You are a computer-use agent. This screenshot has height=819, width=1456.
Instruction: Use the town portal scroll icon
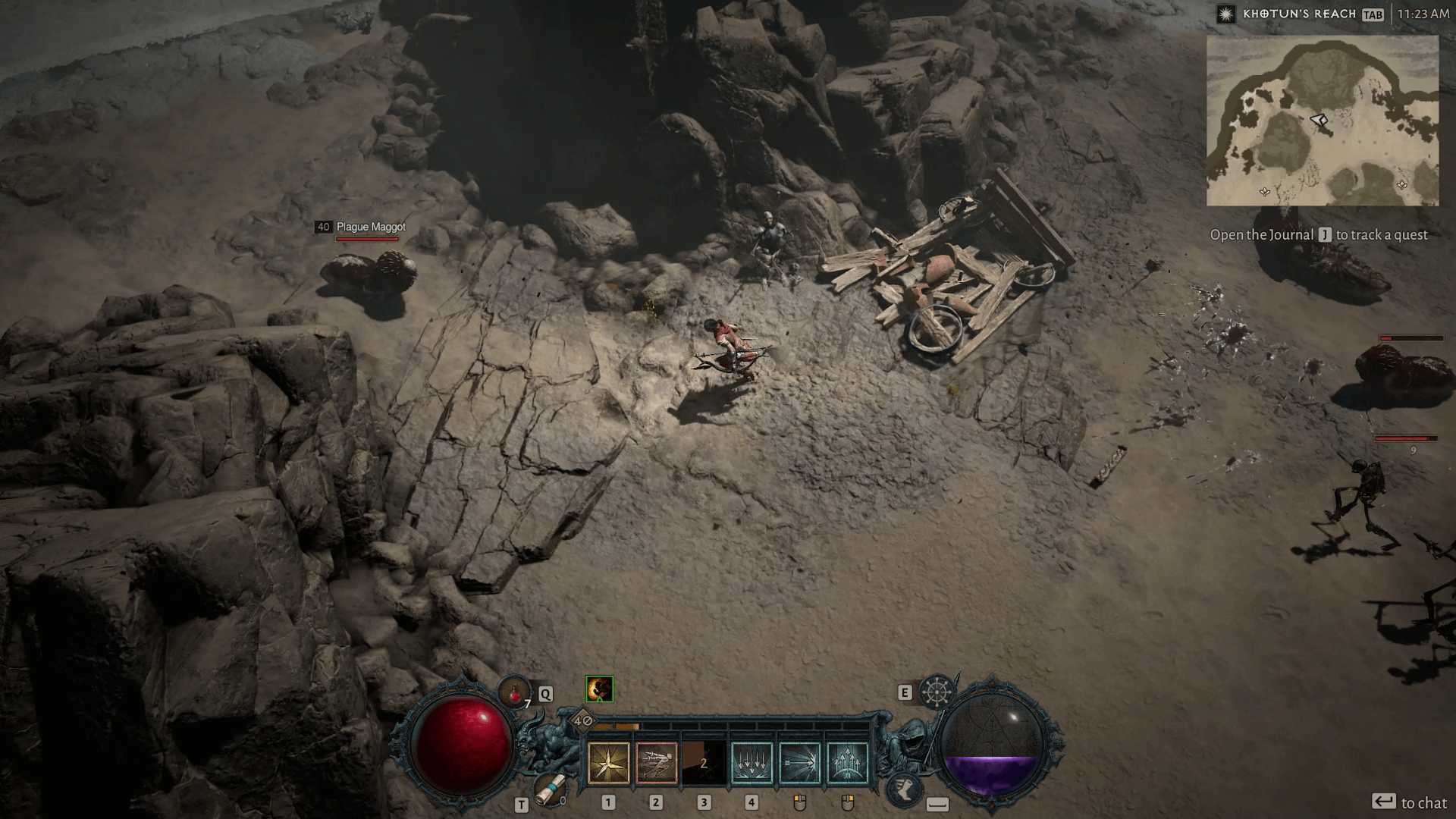pos(550,789)
